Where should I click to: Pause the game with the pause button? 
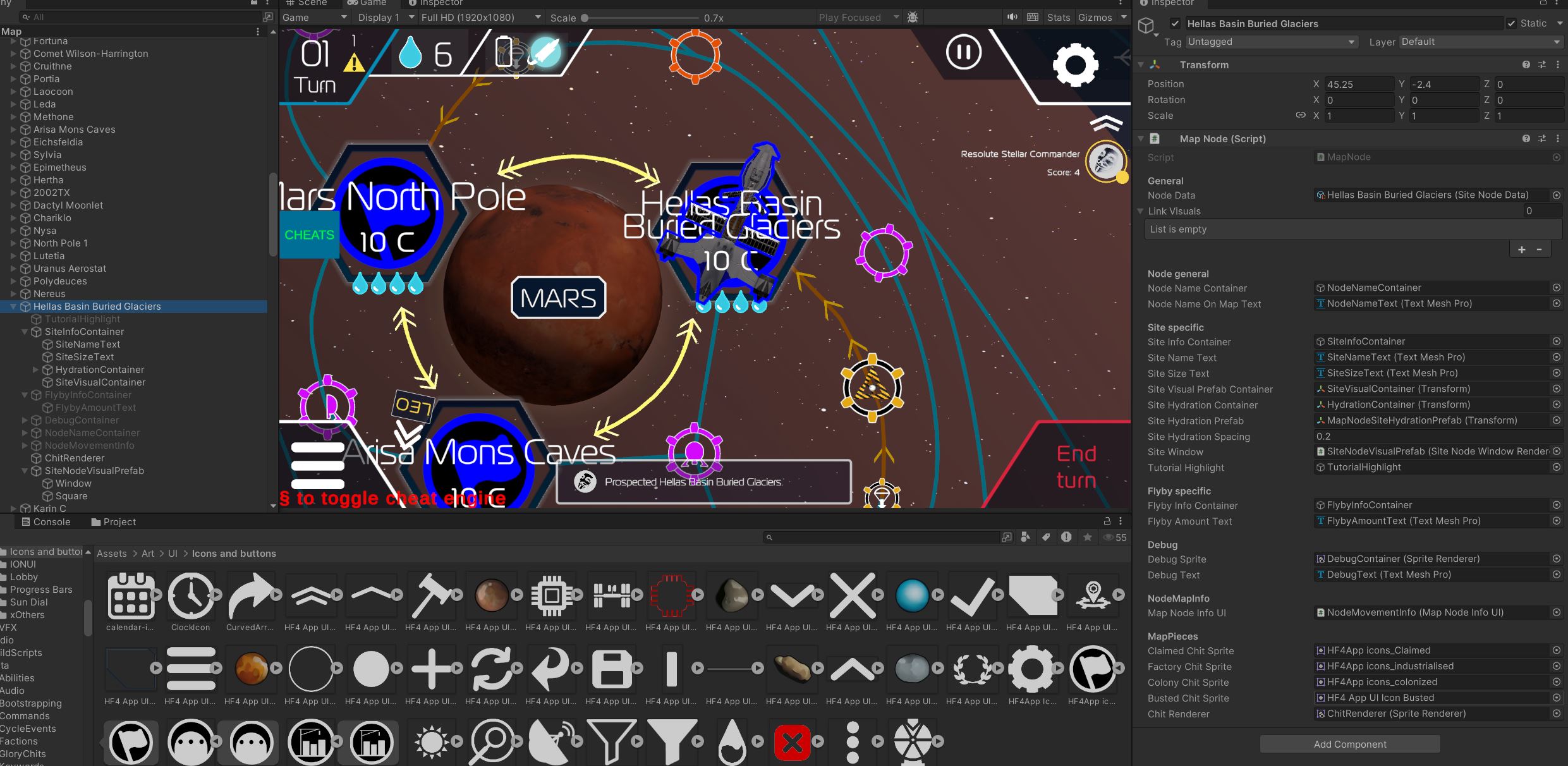pyautogui.click(x=963, y=52)
